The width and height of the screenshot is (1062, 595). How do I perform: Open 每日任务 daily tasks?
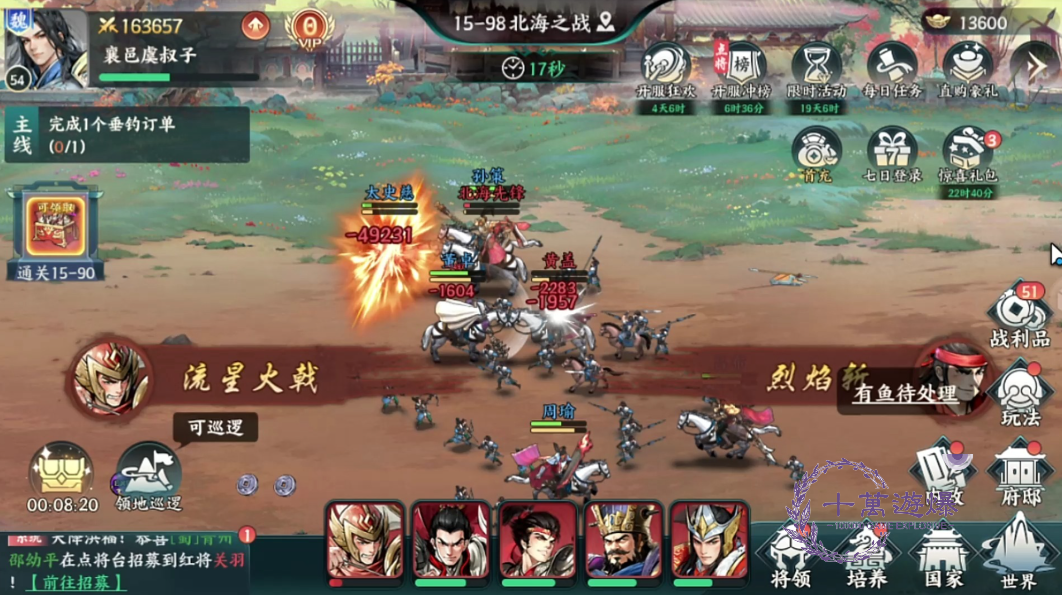891,70
